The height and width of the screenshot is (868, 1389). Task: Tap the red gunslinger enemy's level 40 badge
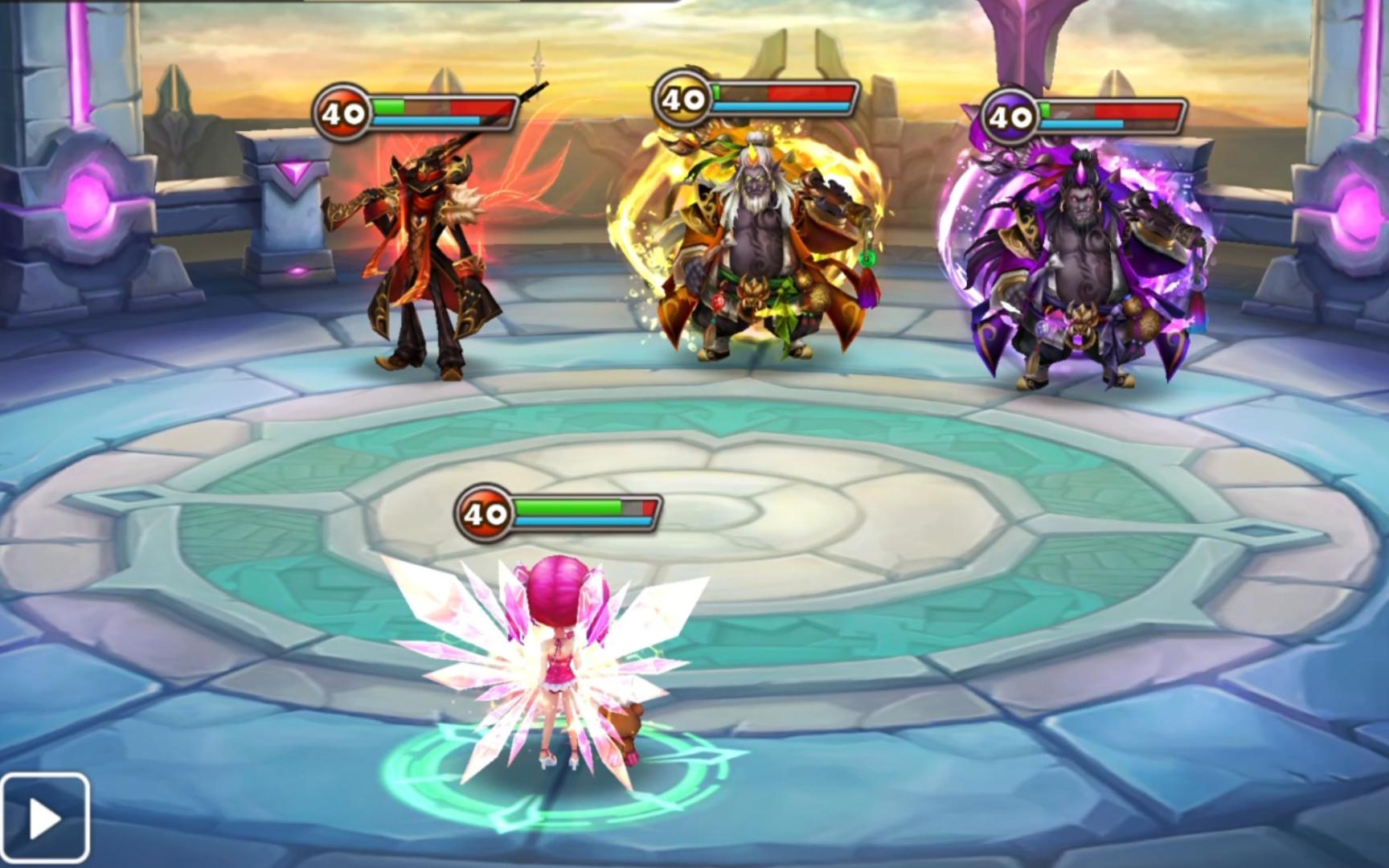coord(342,111)
